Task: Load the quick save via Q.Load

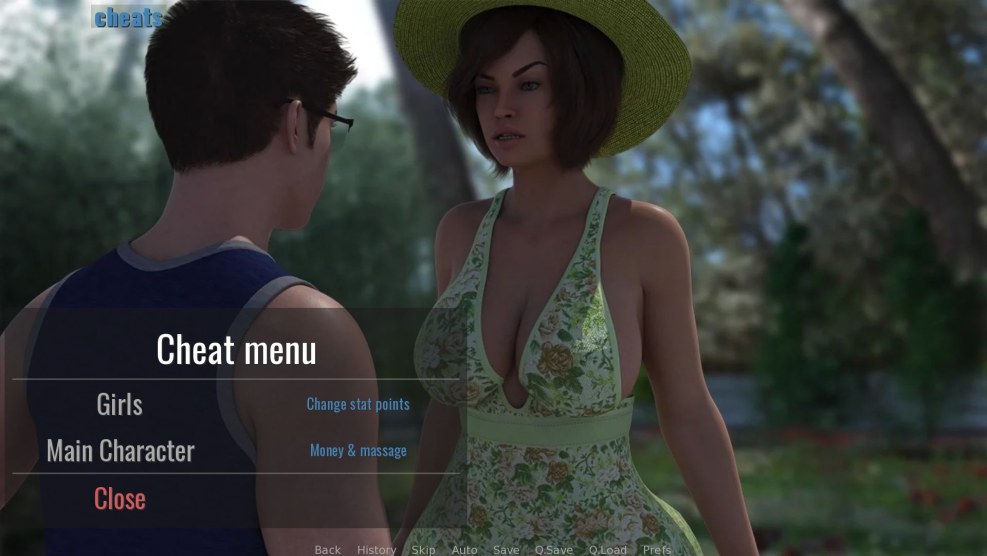Action: coord(607,549)
